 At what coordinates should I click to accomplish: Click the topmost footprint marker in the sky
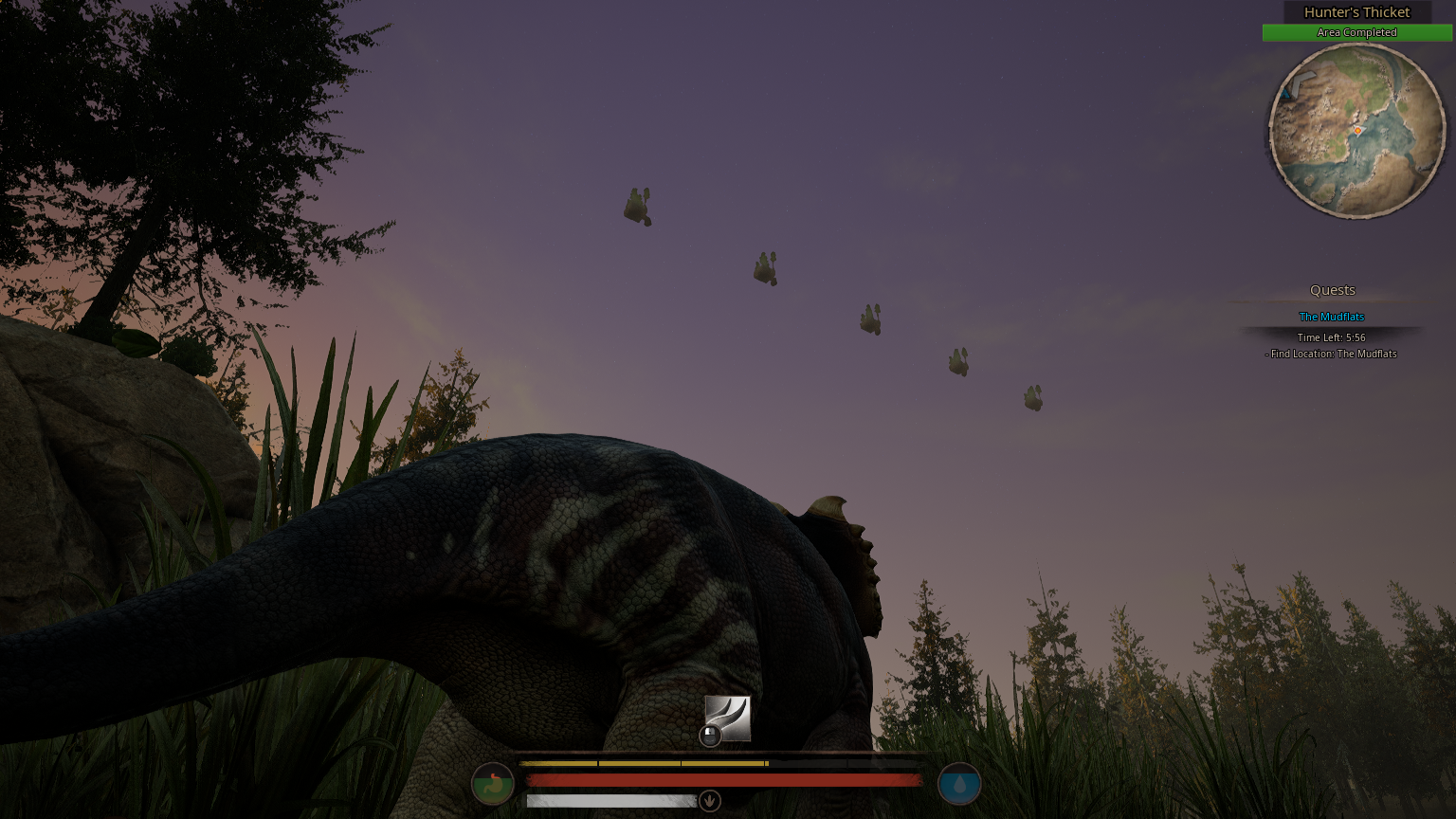pyautogui.click(x=637, y=207)
